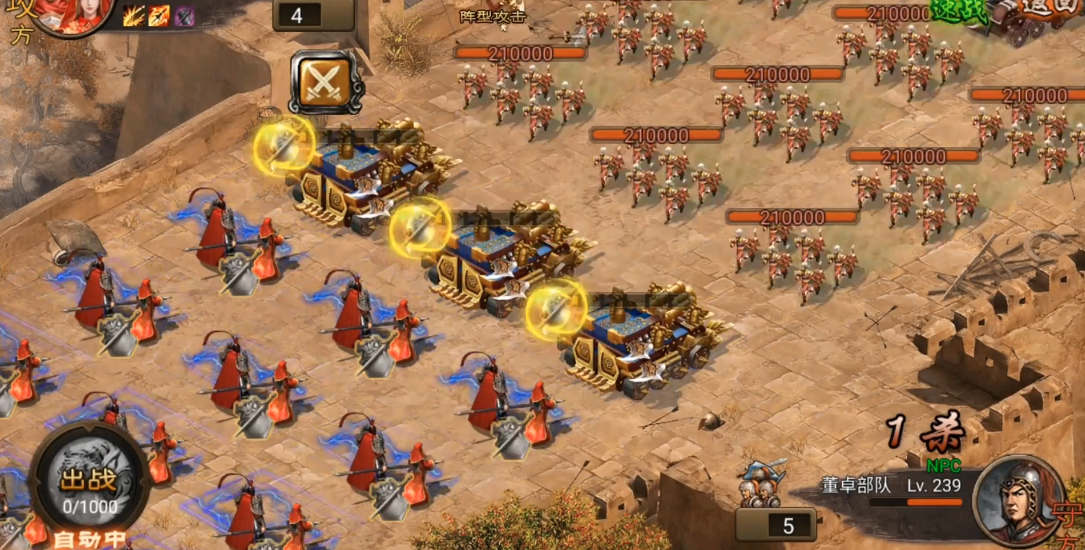
Task: Tap the crossed swords attack button
Action: pyautogui.click(x=325, y=82)
